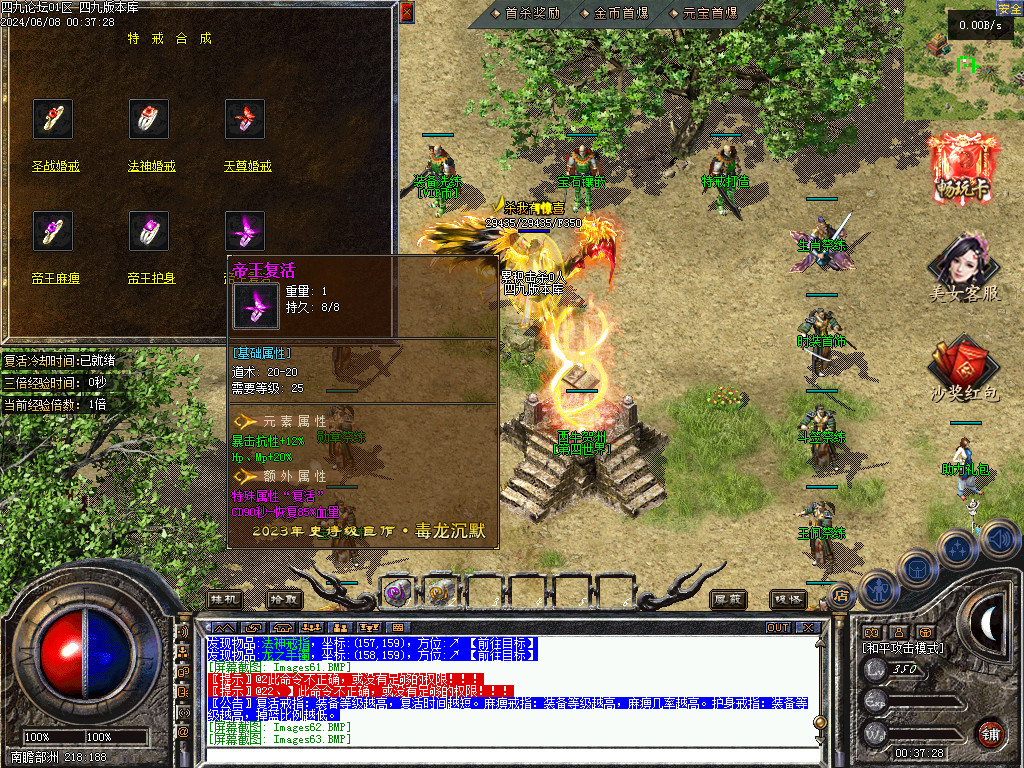
Task: Open the 沙奖红包 red envelope reward
Action: pos(964,372)
